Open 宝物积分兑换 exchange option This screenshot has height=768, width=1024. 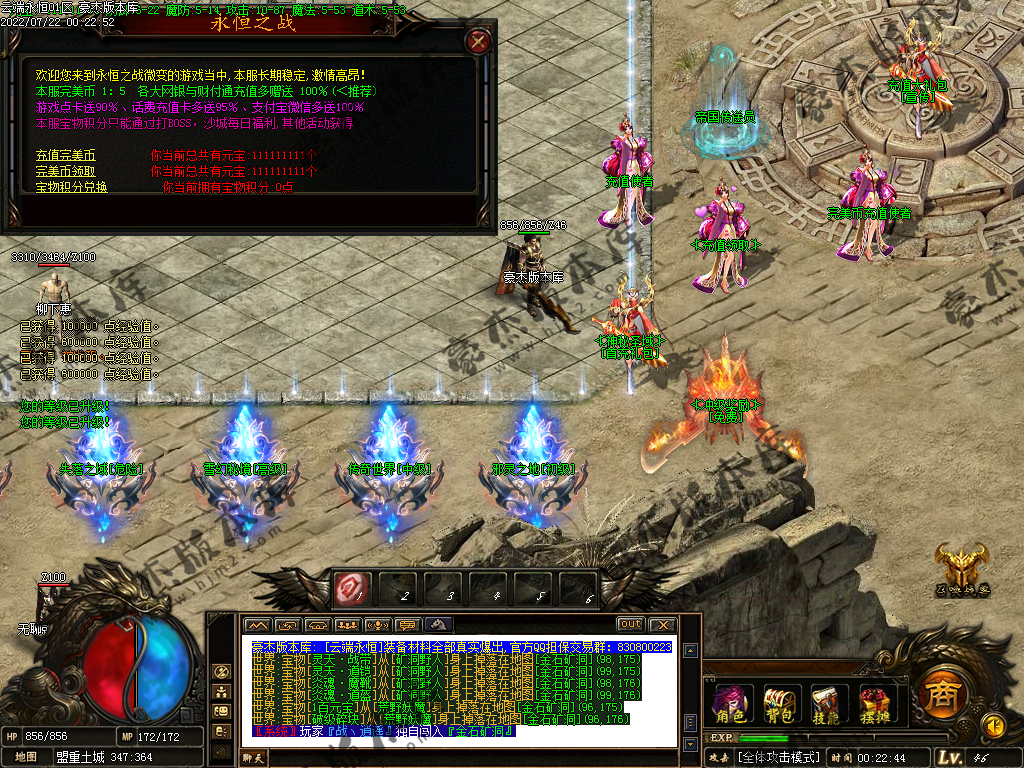click(72, 187)
